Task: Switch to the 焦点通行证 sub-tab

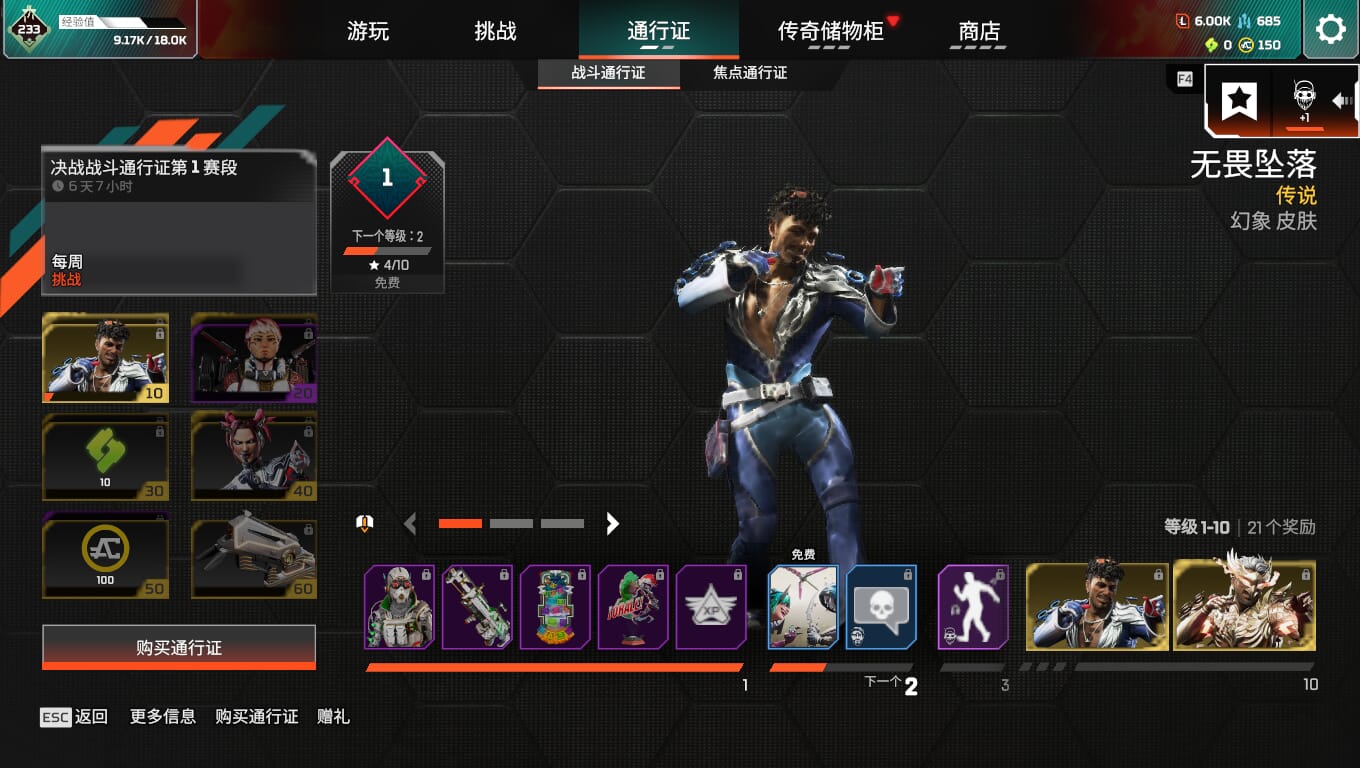Action: click(x=750, y=73)
